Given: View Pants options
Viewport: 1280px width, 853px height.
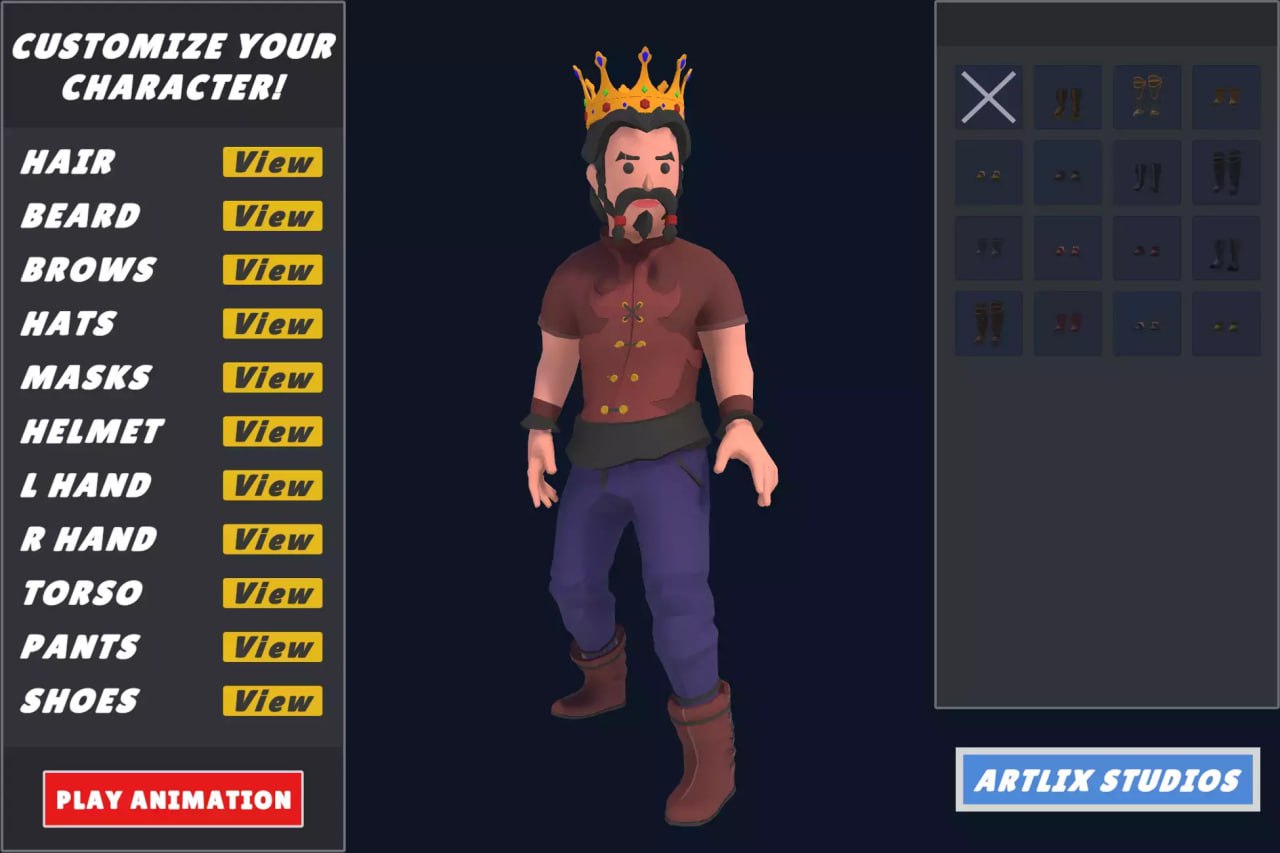Looking at the screenshot, I should [x=271, y=647].
